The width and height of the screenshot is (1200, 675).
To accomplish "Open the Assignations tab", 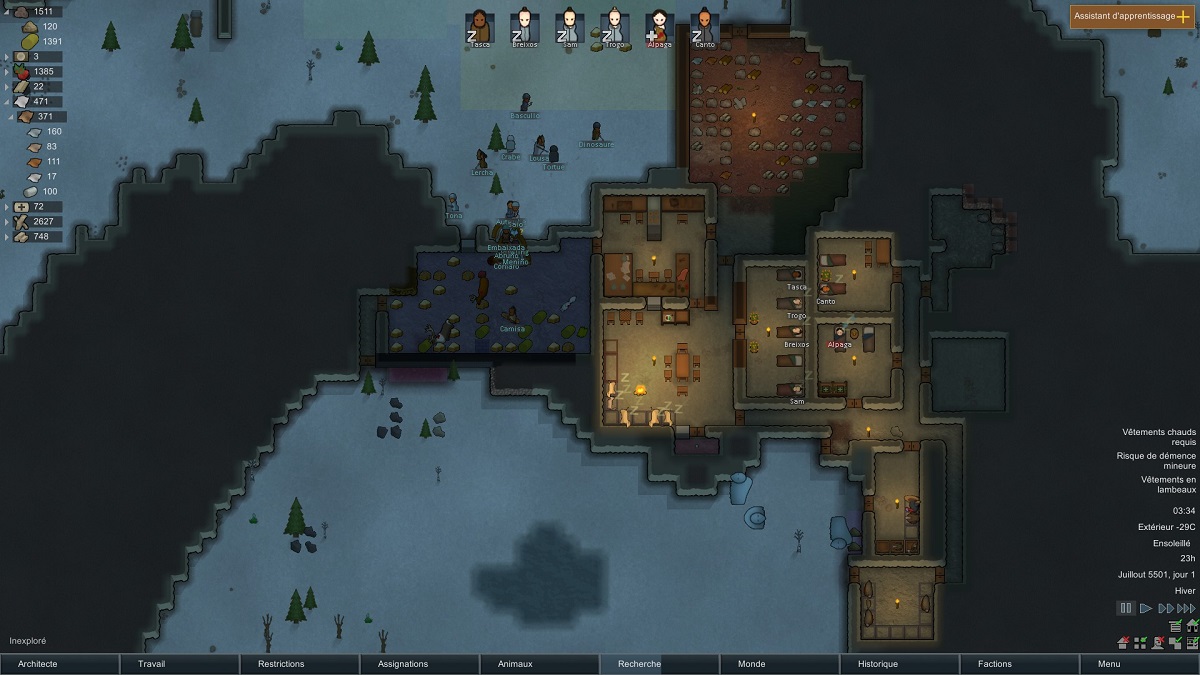I will [x=420, y=664].
